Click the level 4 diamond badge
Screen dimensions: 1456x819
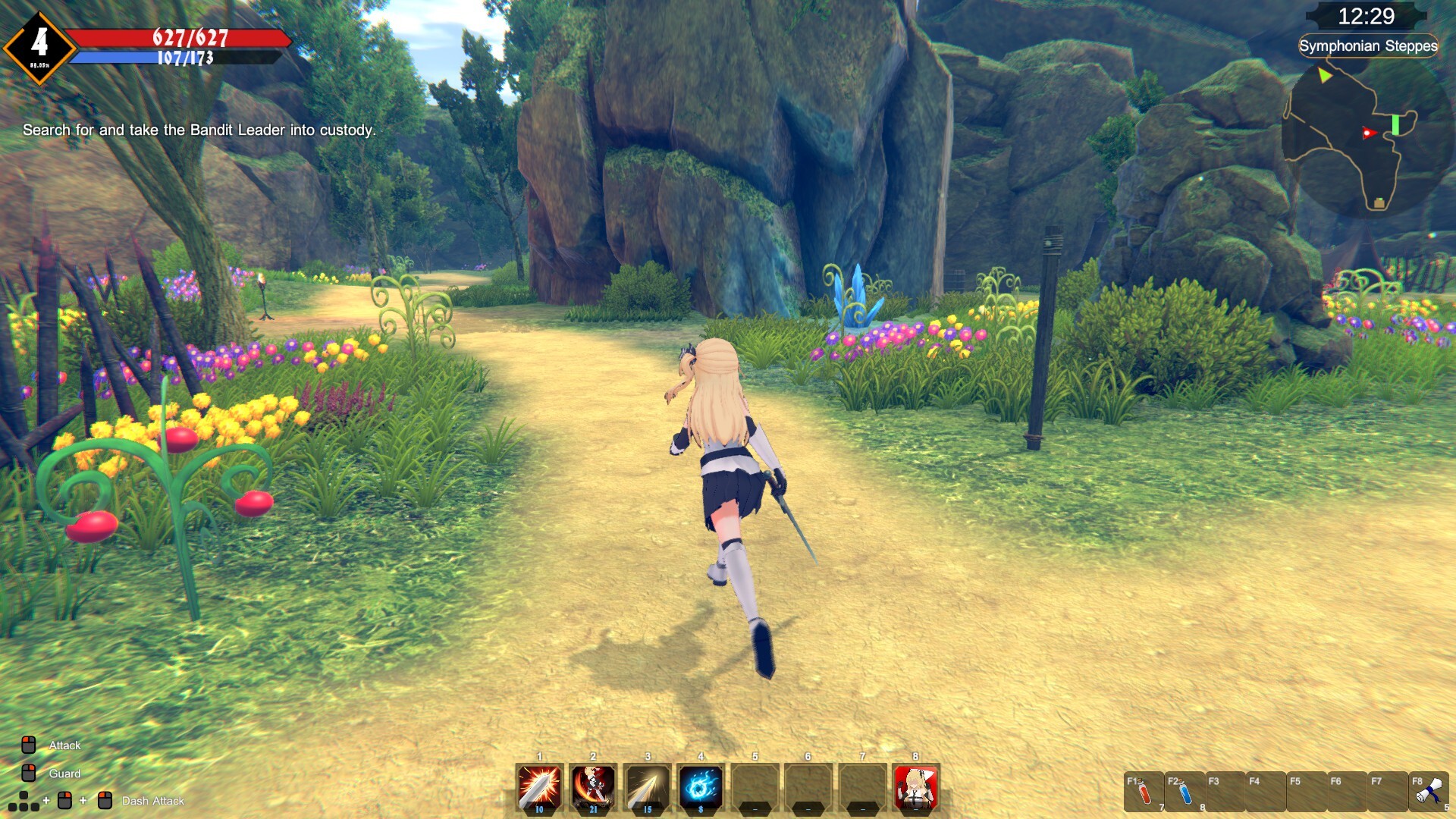(39, 47)
